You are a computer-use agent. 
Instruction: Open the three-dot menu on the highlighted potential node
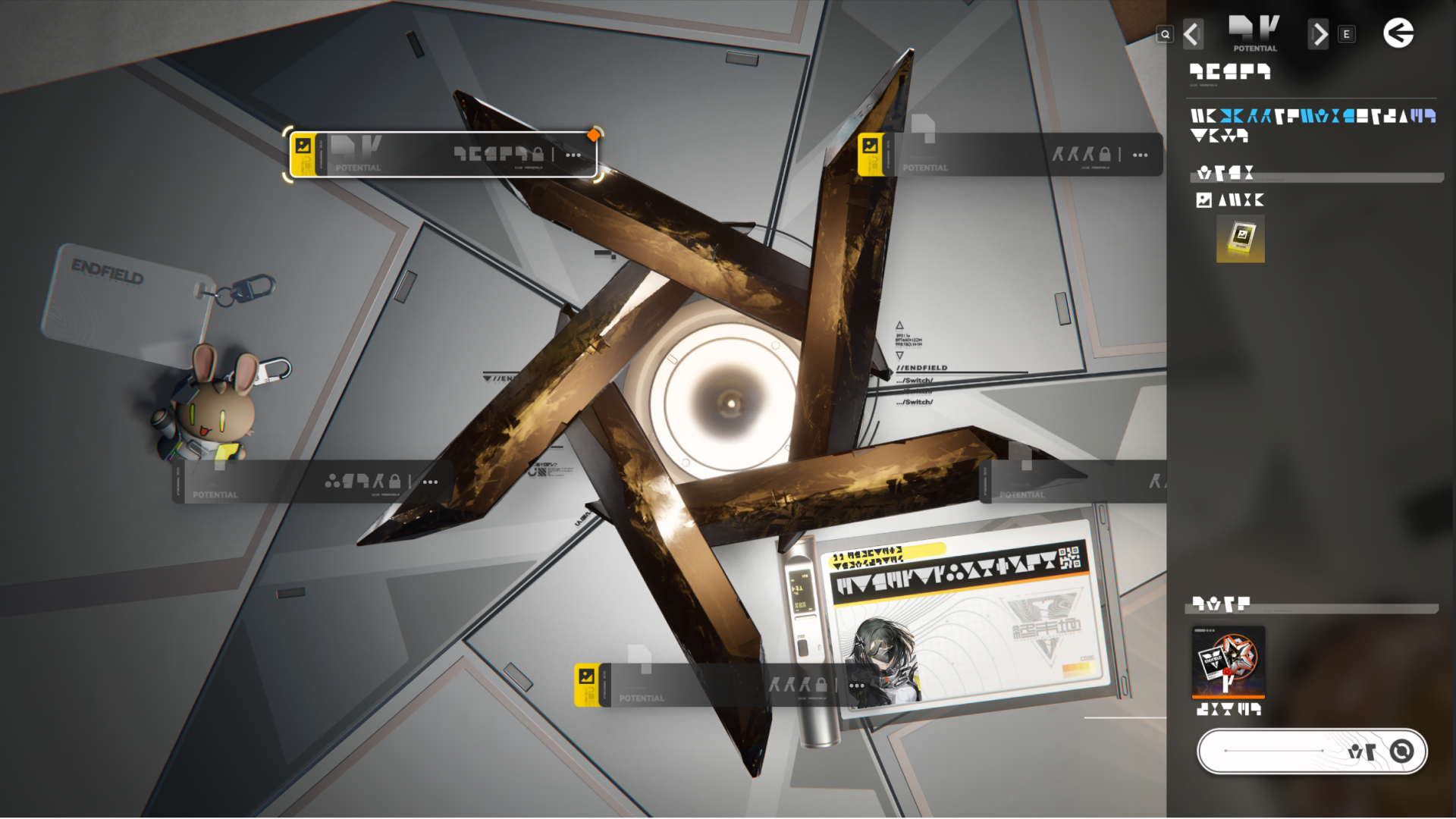pos(573,155)
